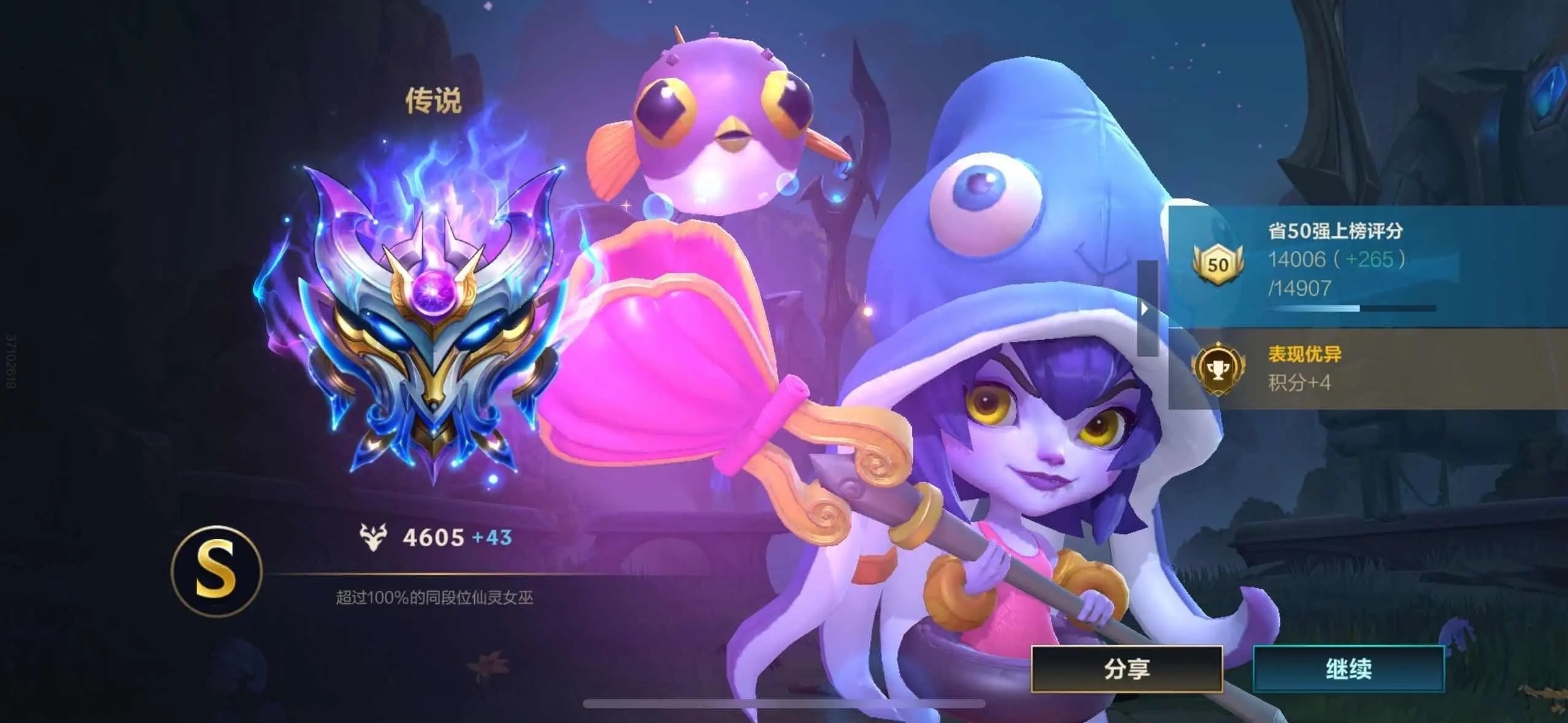Continue with the 继续 button
1568x723 pixels.
click(1348, 668)
